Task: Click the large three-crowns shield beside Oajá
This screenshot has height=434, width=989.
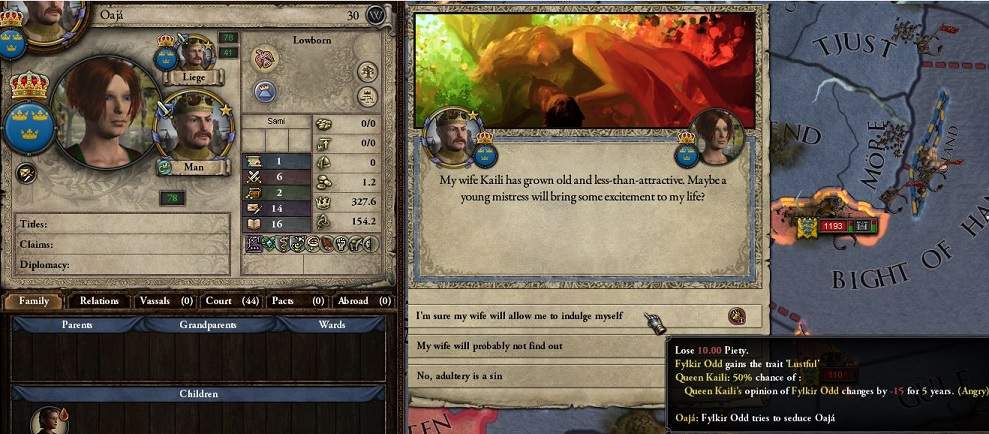Action: [29, 127]
